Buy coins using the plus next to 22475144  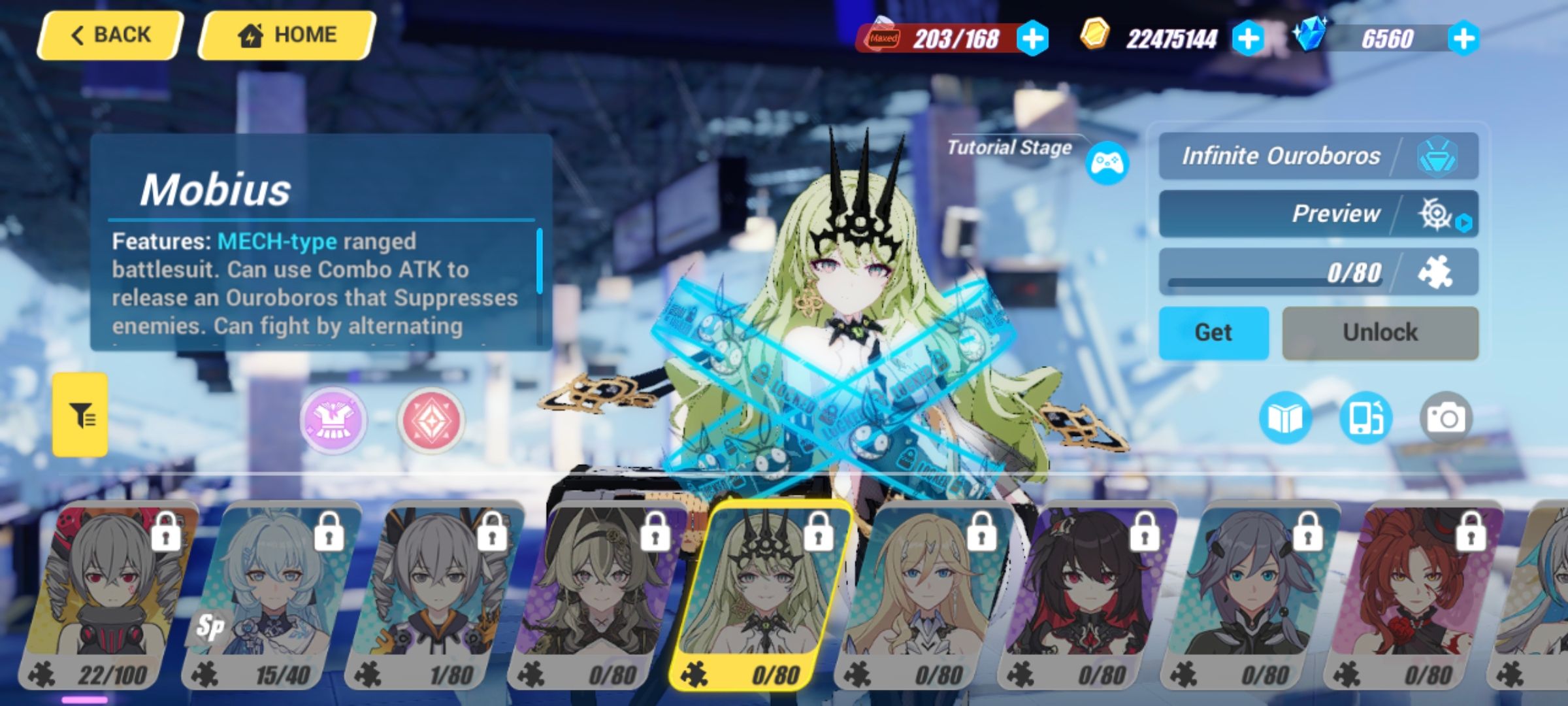[x=1250, y=39]
